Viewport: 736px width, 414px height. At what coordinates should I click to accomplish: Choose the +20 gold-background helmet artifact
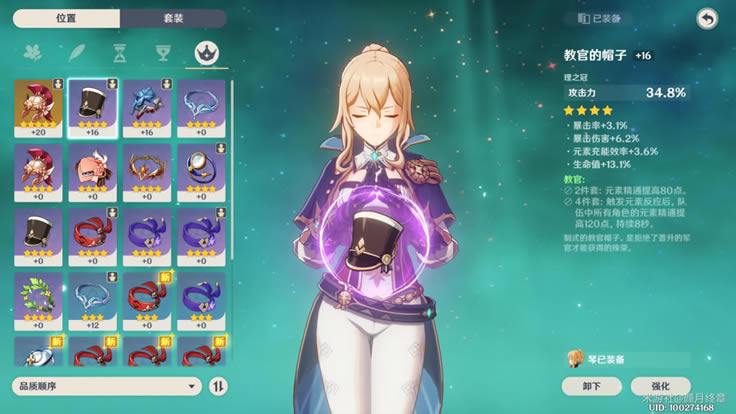[x=38, y=107]
